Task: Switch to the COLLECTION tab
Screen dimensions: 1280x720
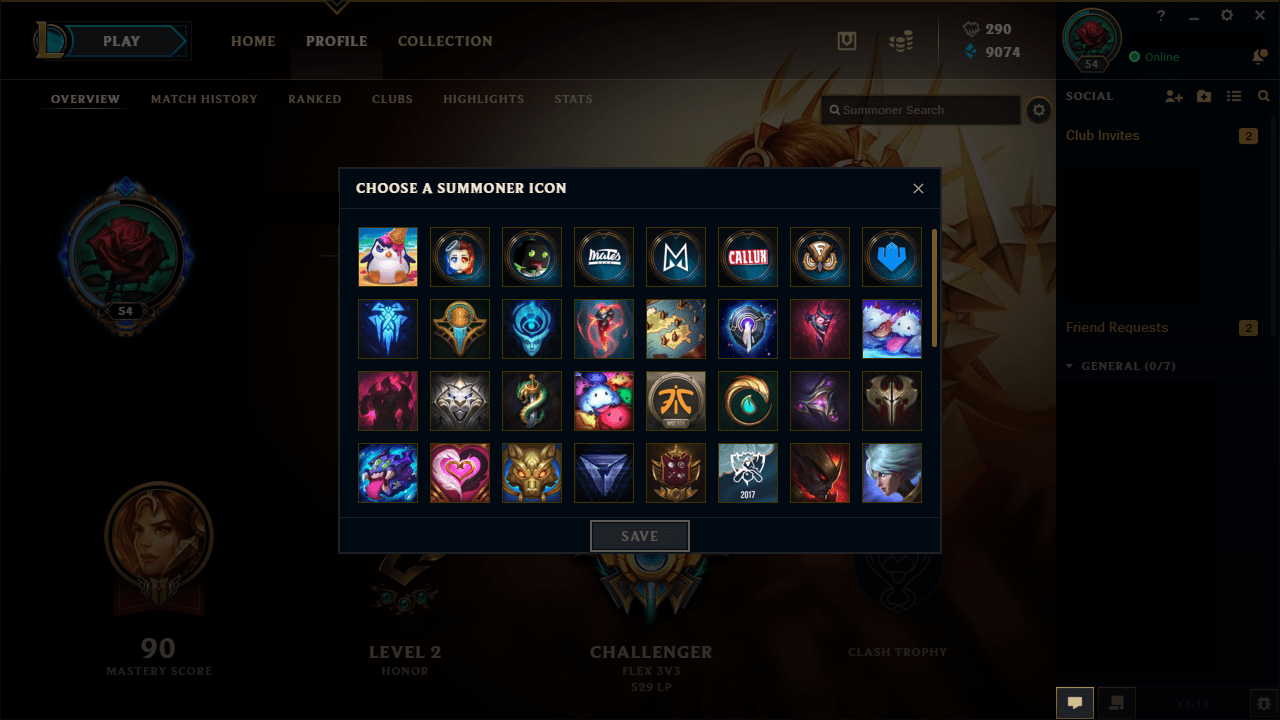Action: (x=445, y=41)
